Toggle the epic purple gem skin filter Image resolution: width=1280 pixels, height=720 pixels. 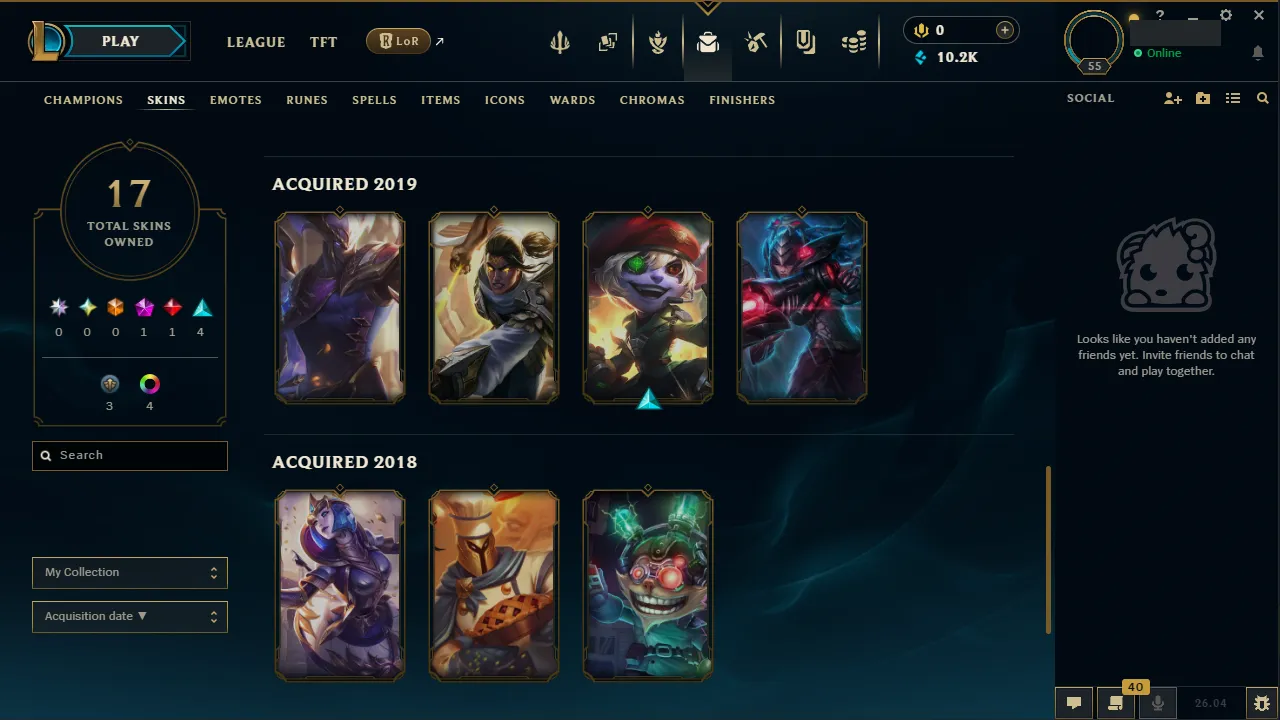point(143,307)
